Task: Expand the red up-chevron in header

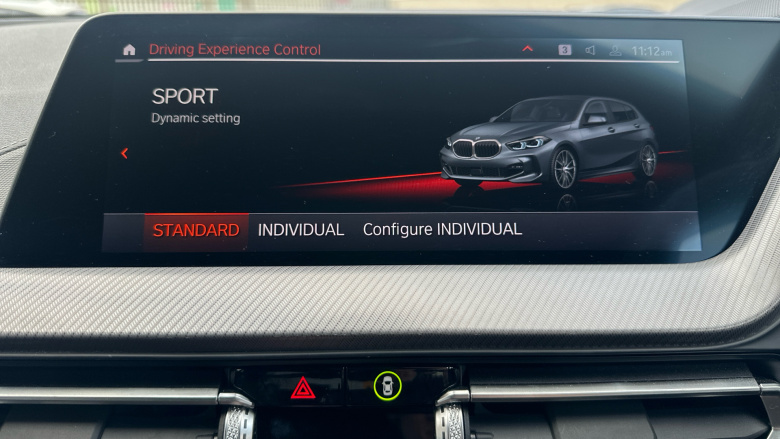Action: [x=528, y=49]
